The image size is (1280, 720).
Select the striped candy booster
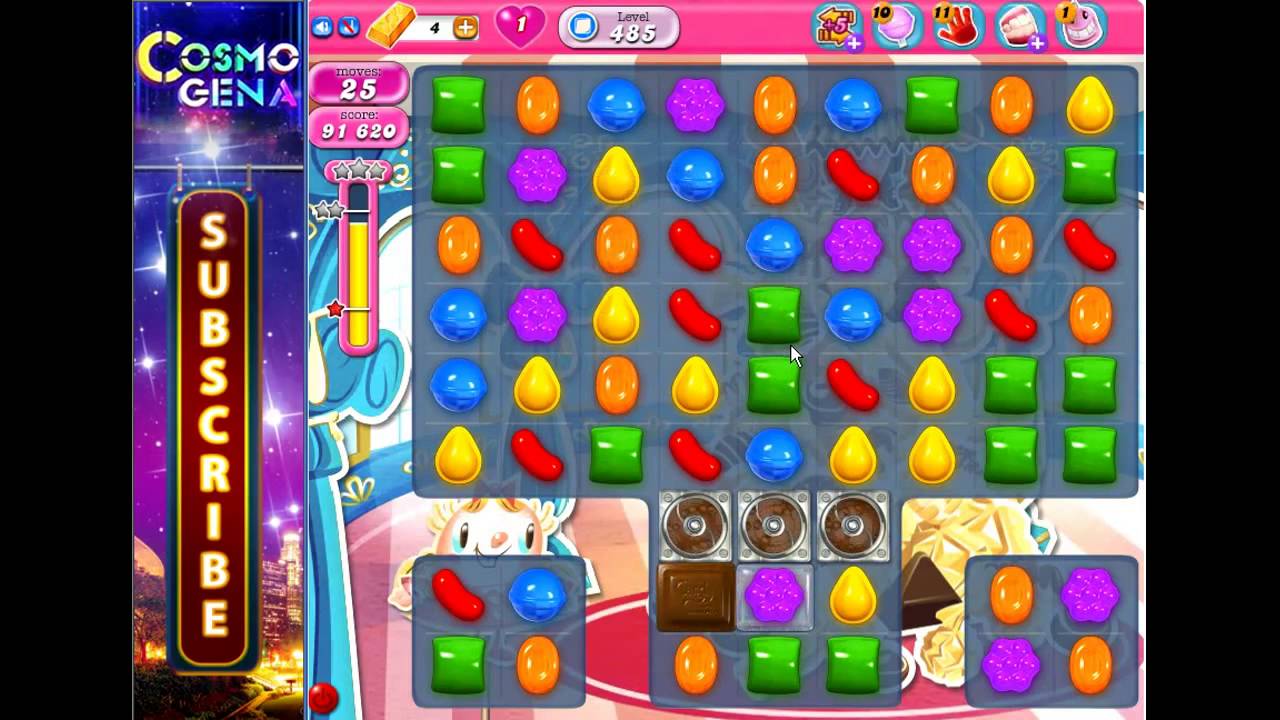point(1083,25)
